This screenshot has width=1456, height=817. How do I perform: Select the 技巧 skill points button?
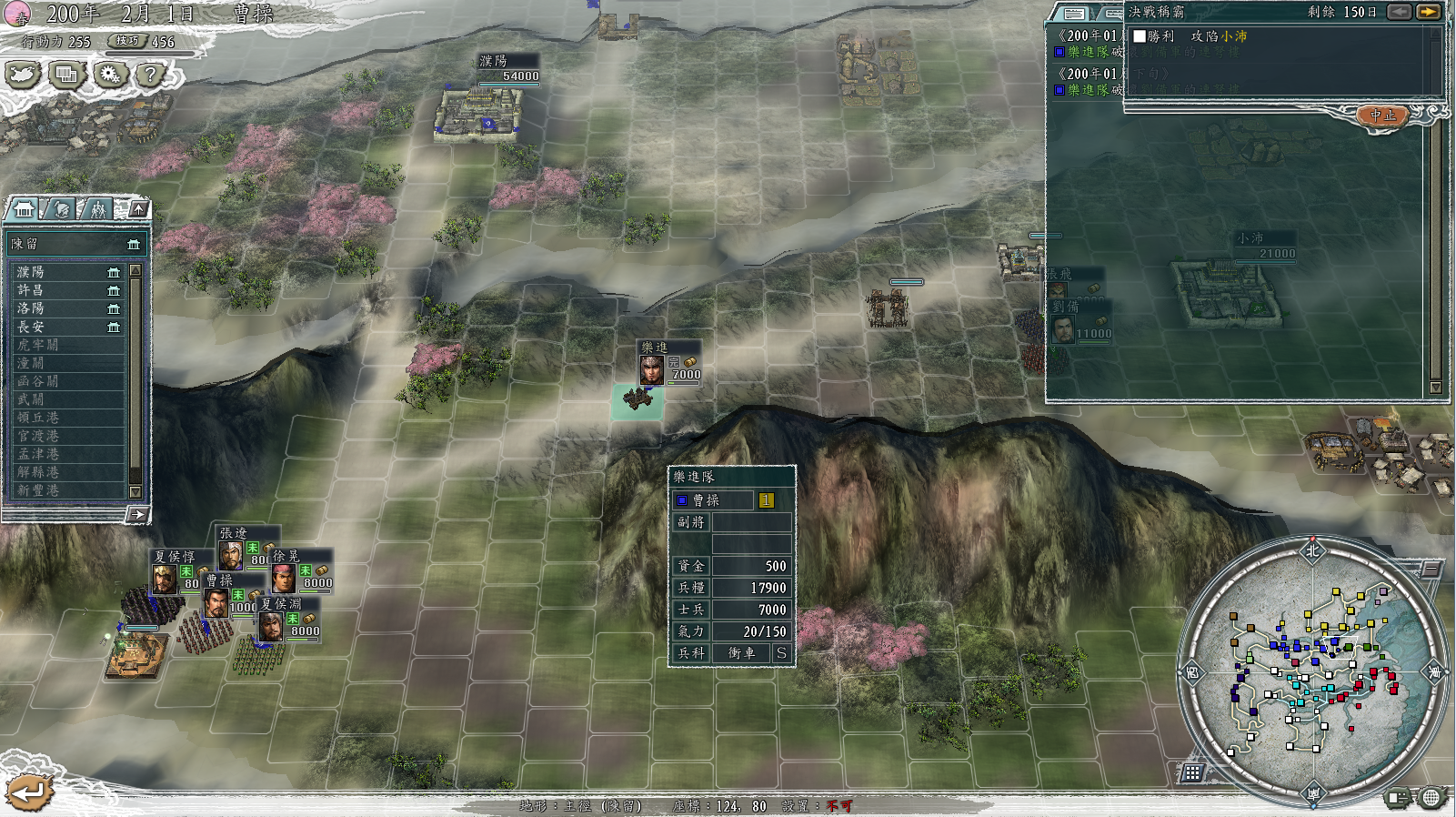coord(127,41)
